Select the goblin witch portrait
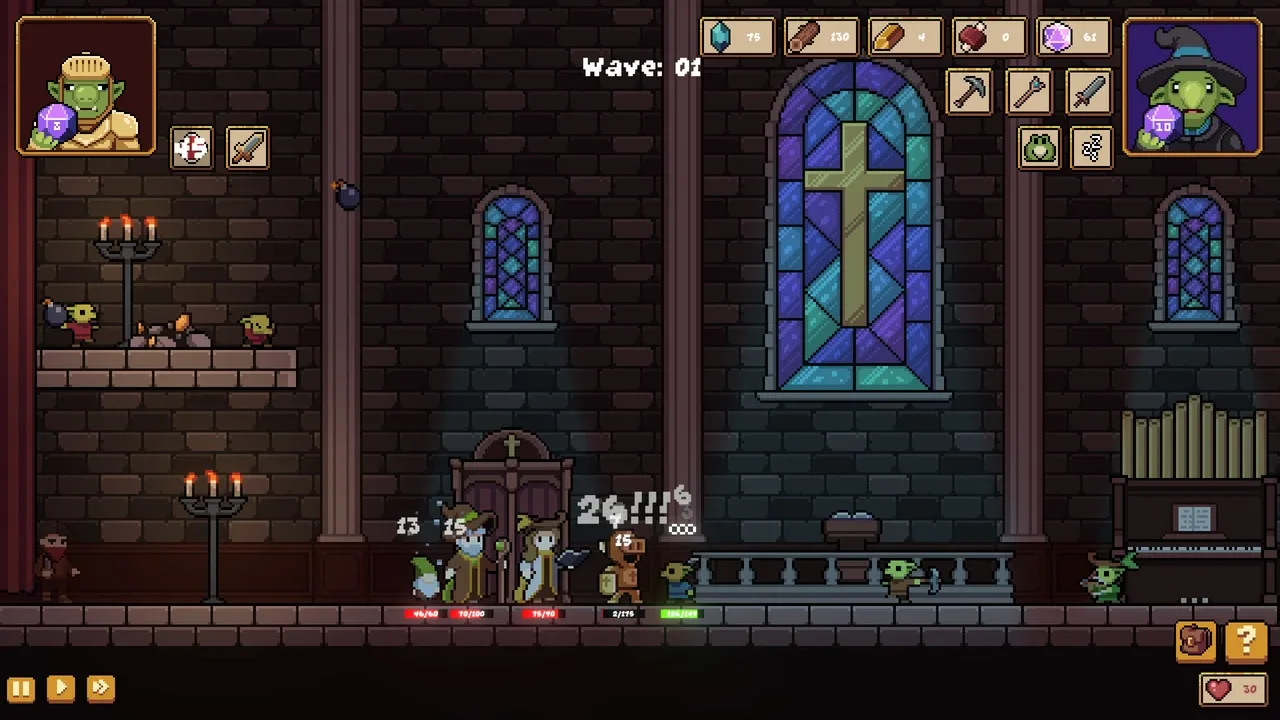The width and height of the screenshot is (1280, 720). [1192, 88]
